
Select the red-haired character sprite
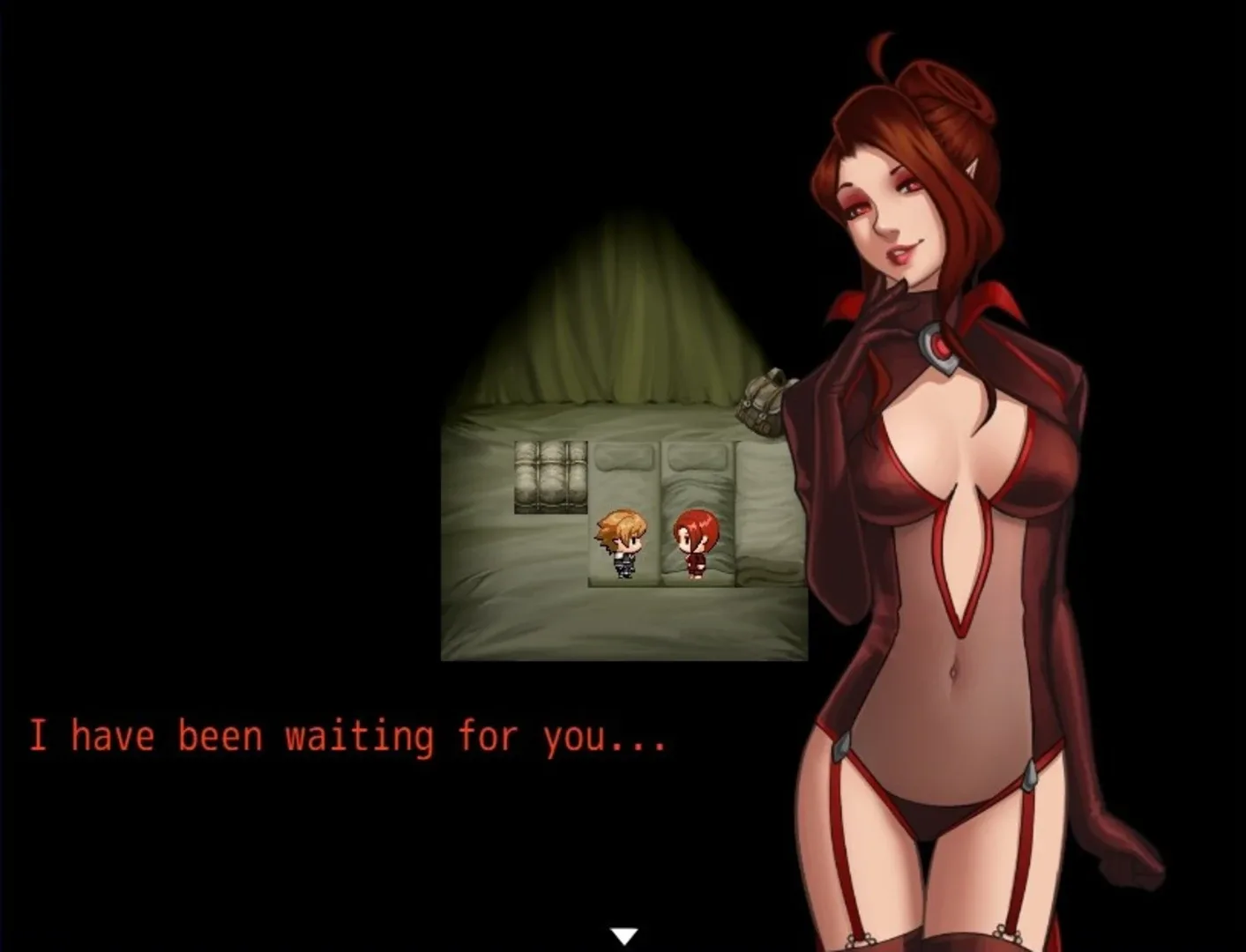(x=696, y=542)
